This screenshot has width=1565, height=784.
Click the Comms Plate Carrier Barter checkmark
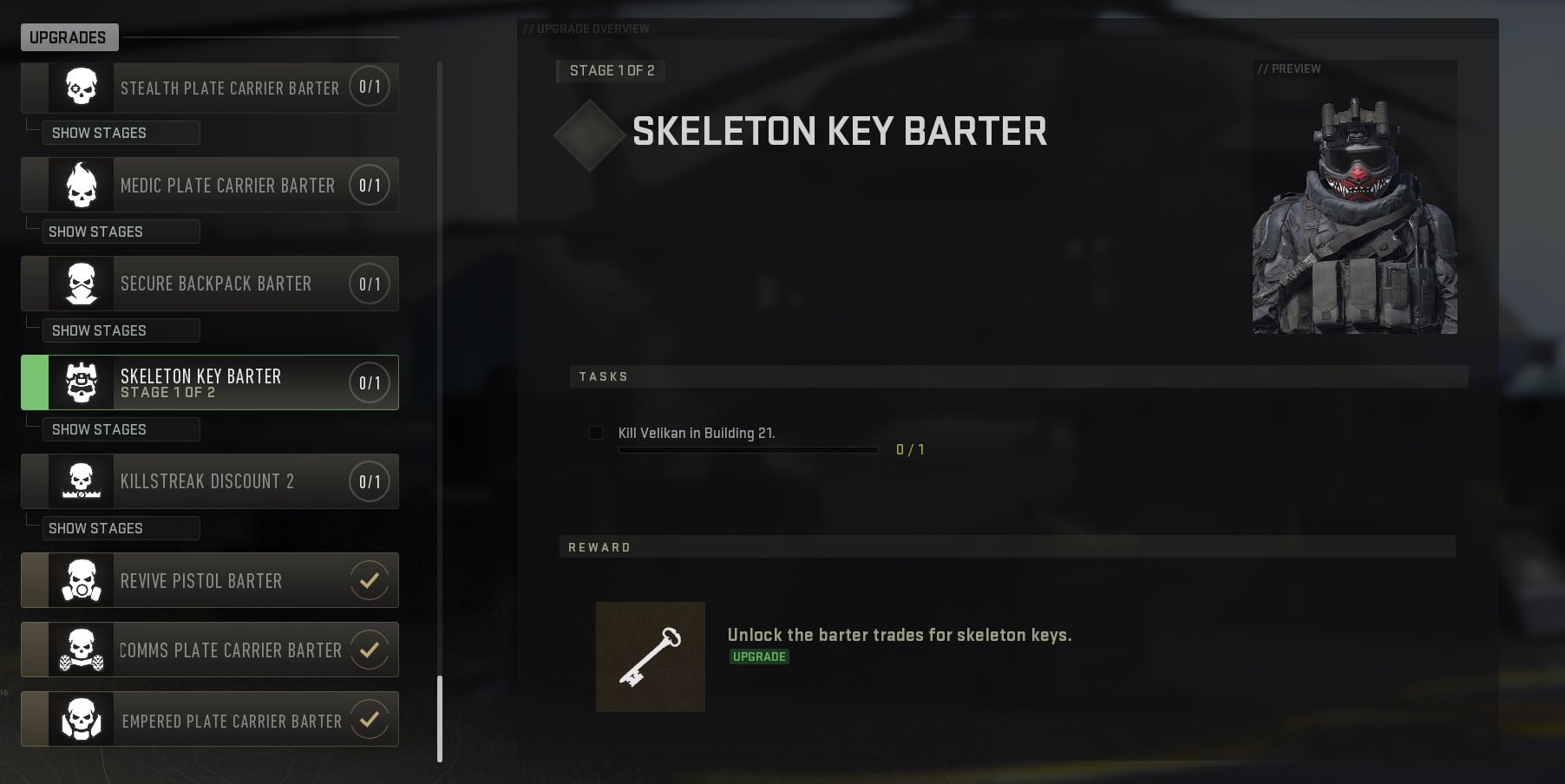pyautogui.click(x=370, y=650)
